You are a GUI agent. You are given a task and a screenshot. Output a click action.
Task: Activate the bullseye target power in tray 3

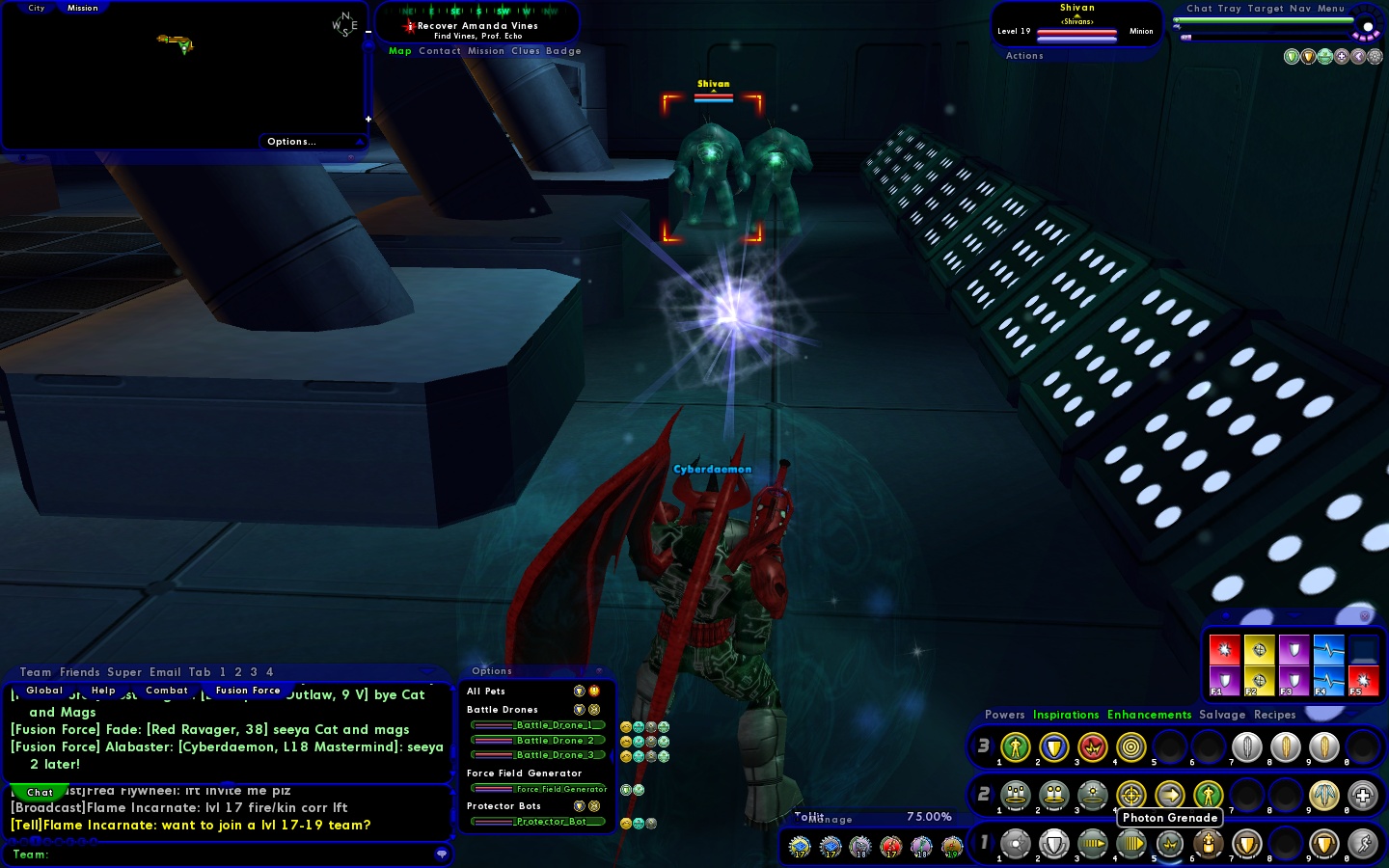click(x=1130, y=747)
